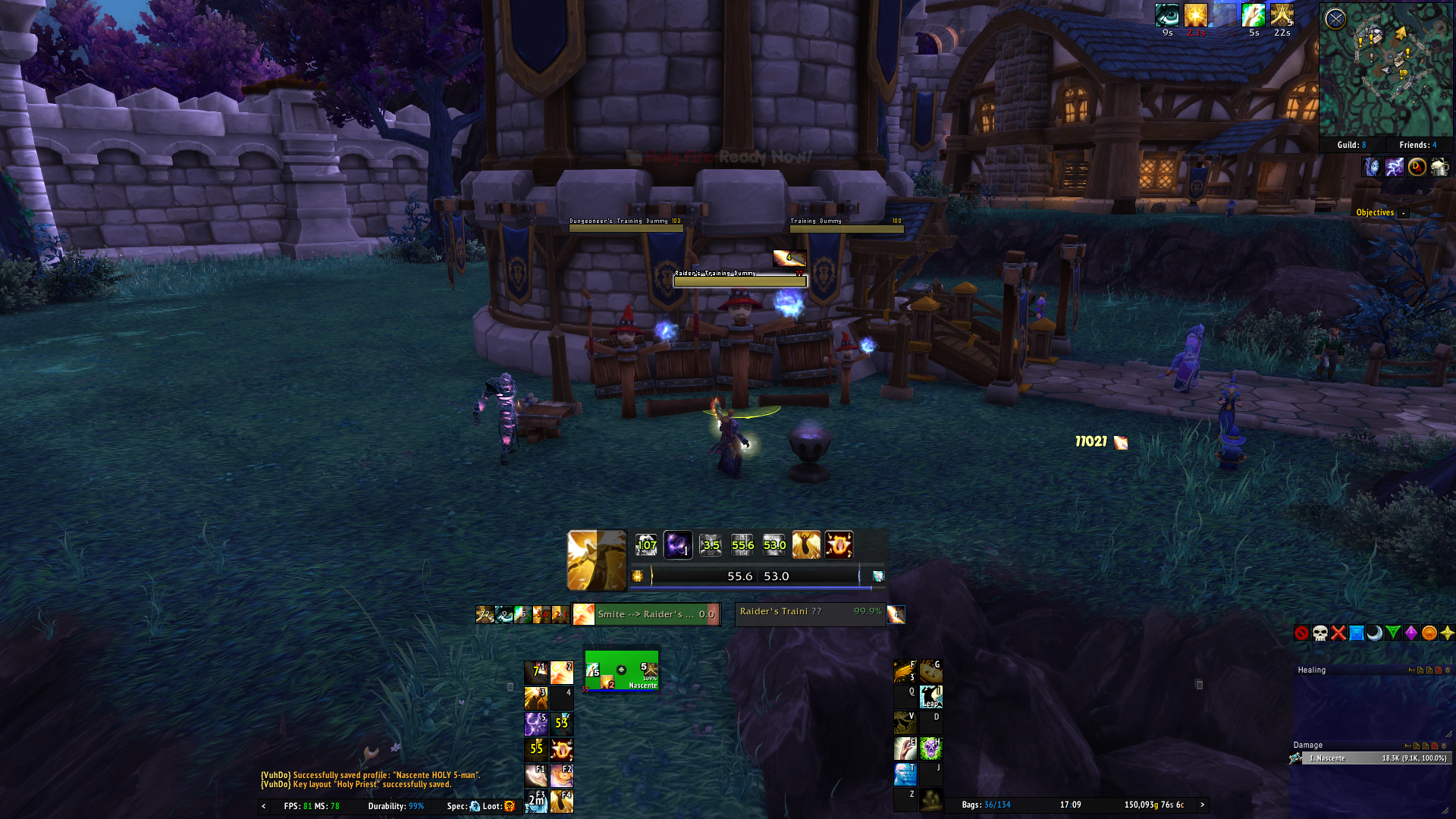
Task: Select the Nascente green party frame
Action: 621,670
